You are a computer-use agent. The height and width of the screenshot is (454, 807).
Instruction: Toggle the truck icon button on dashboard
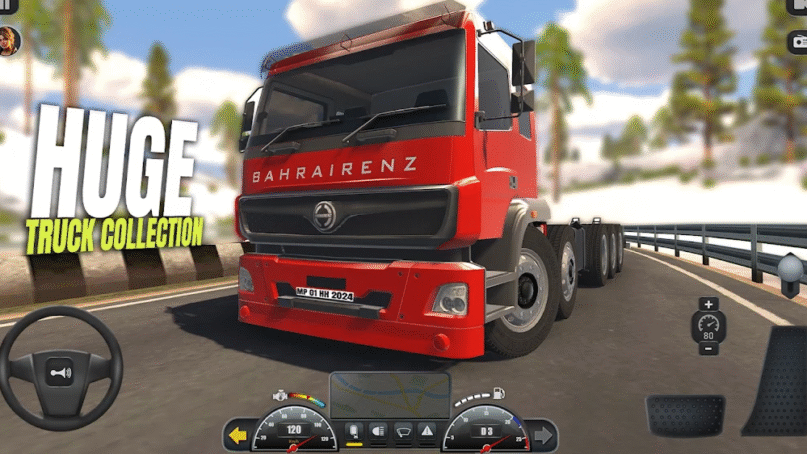click(353, 432)
